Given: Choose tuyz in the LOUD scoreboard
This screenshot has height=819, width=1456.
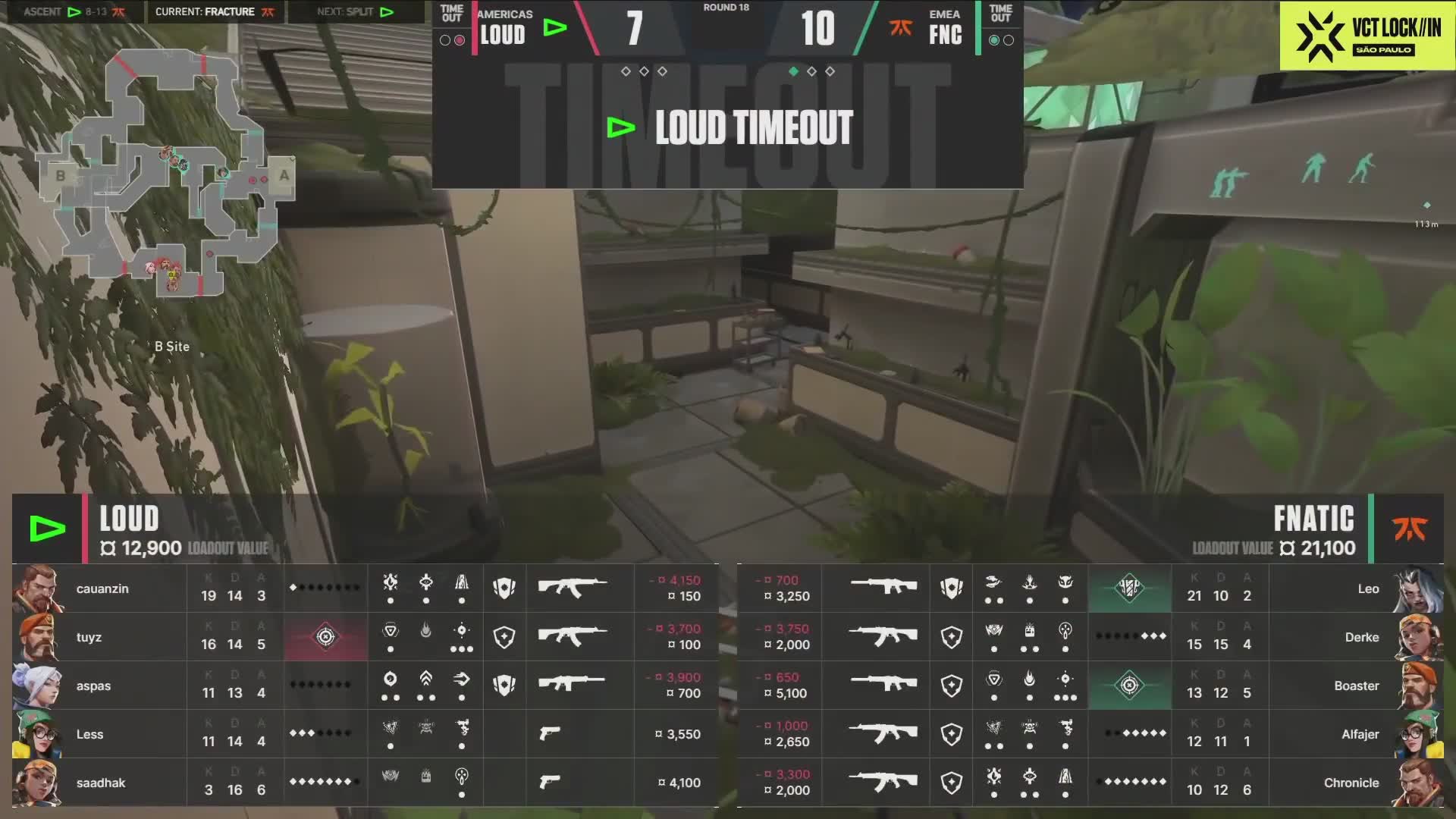Looking at the screenshot, I should click(x=89, y=637).
